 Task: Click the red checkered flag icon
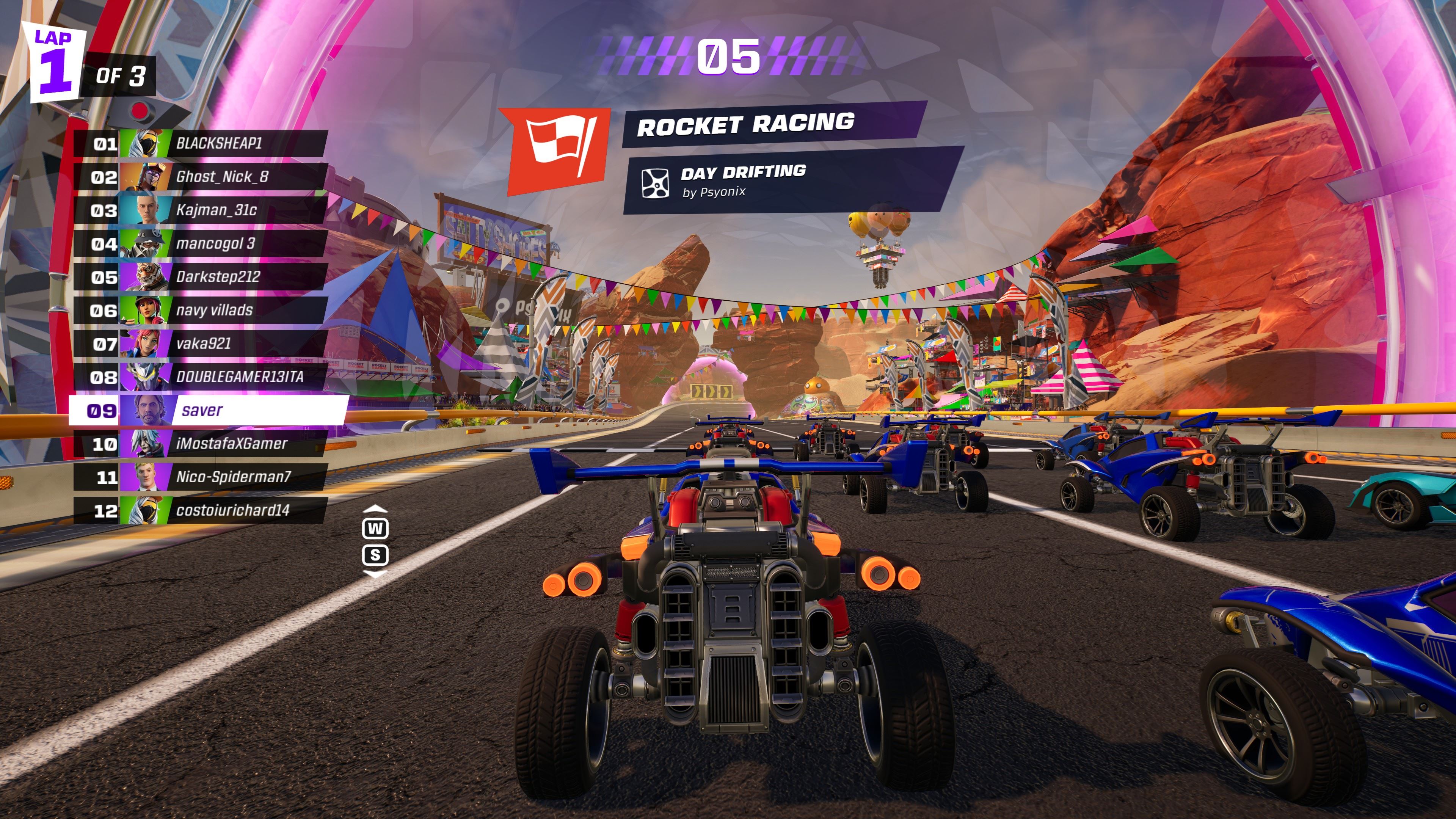click(x=555, y=149)
